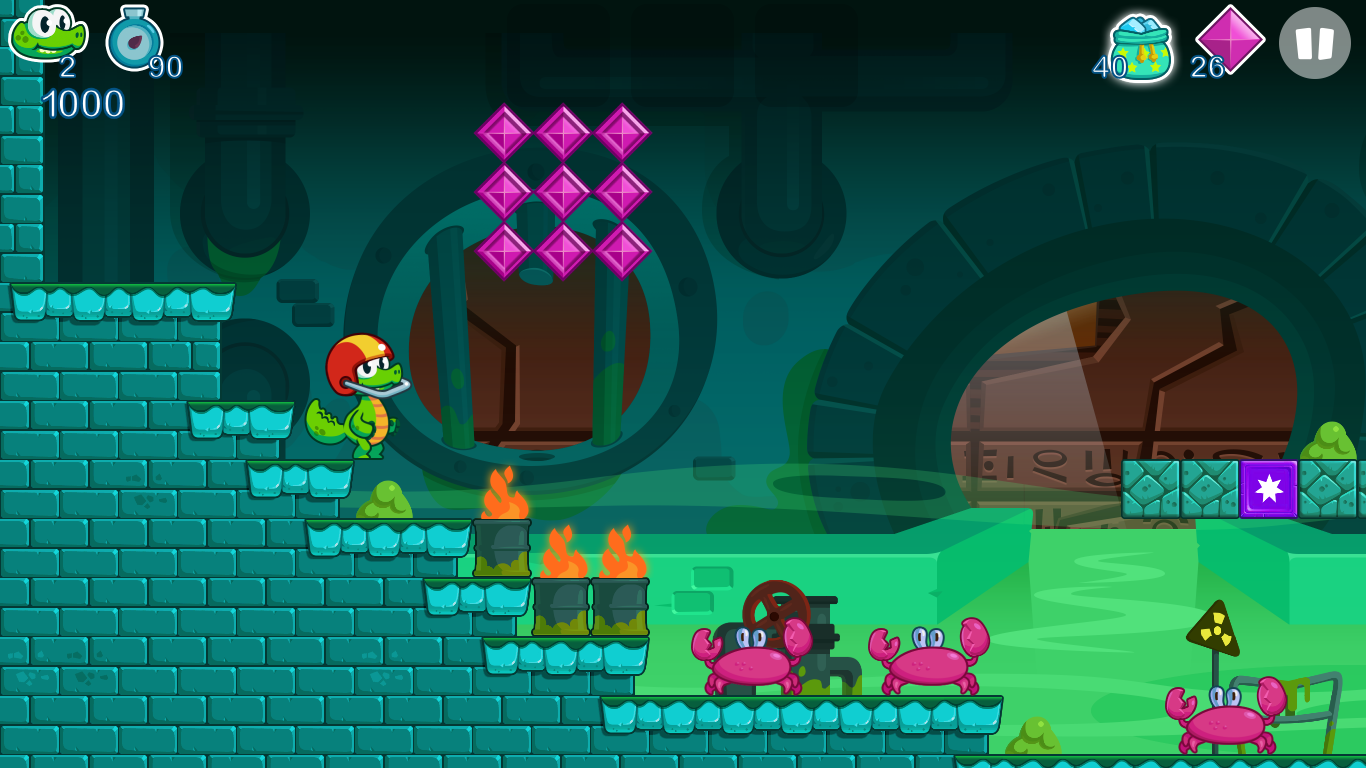The height and width of the screenshot is (768, 1366).
Task: Click the score display showing 1000
Action: tap(84, 104)
